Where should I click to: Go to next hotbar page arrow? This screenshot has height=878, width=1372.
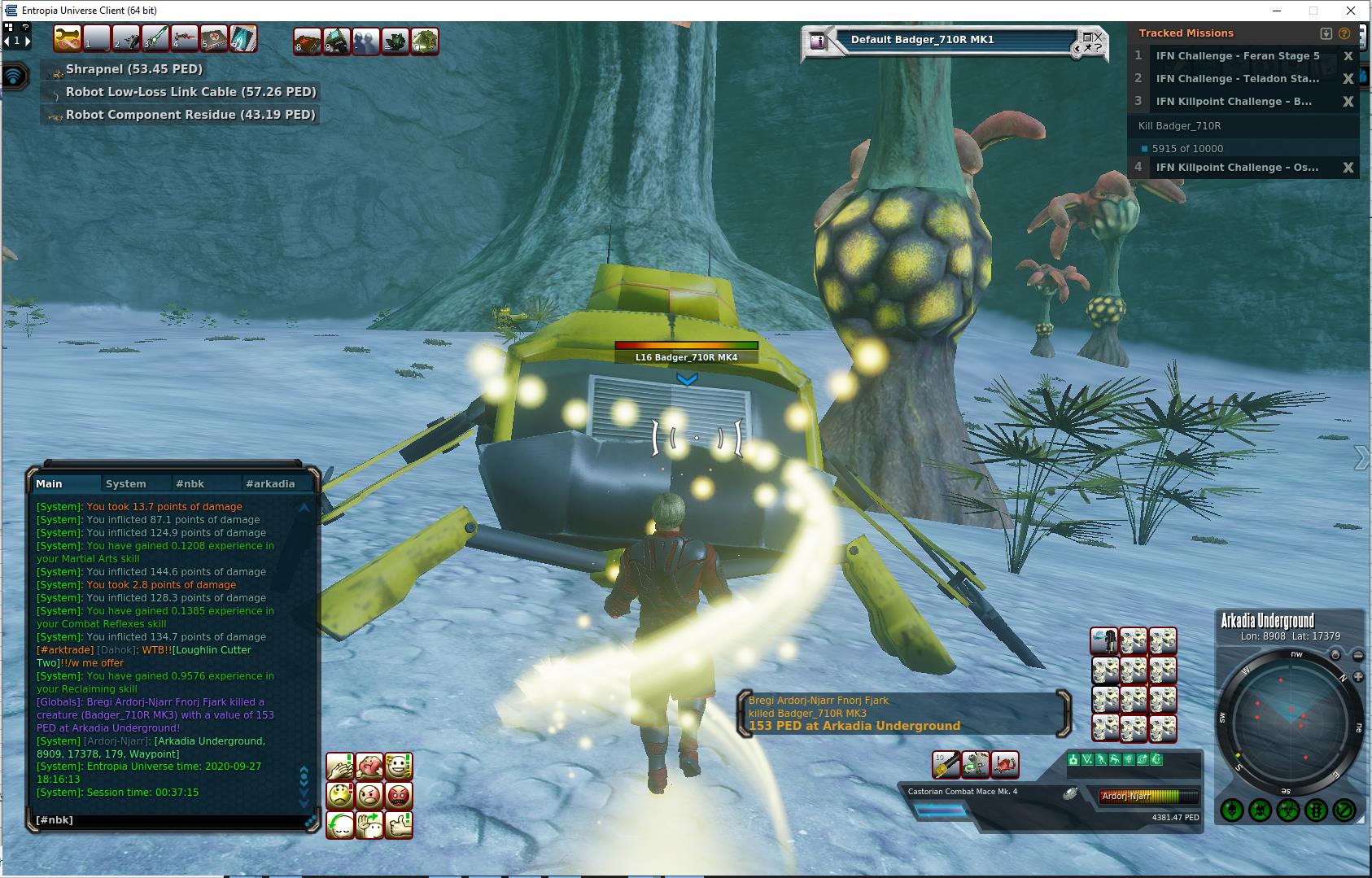tap(27, 40)
